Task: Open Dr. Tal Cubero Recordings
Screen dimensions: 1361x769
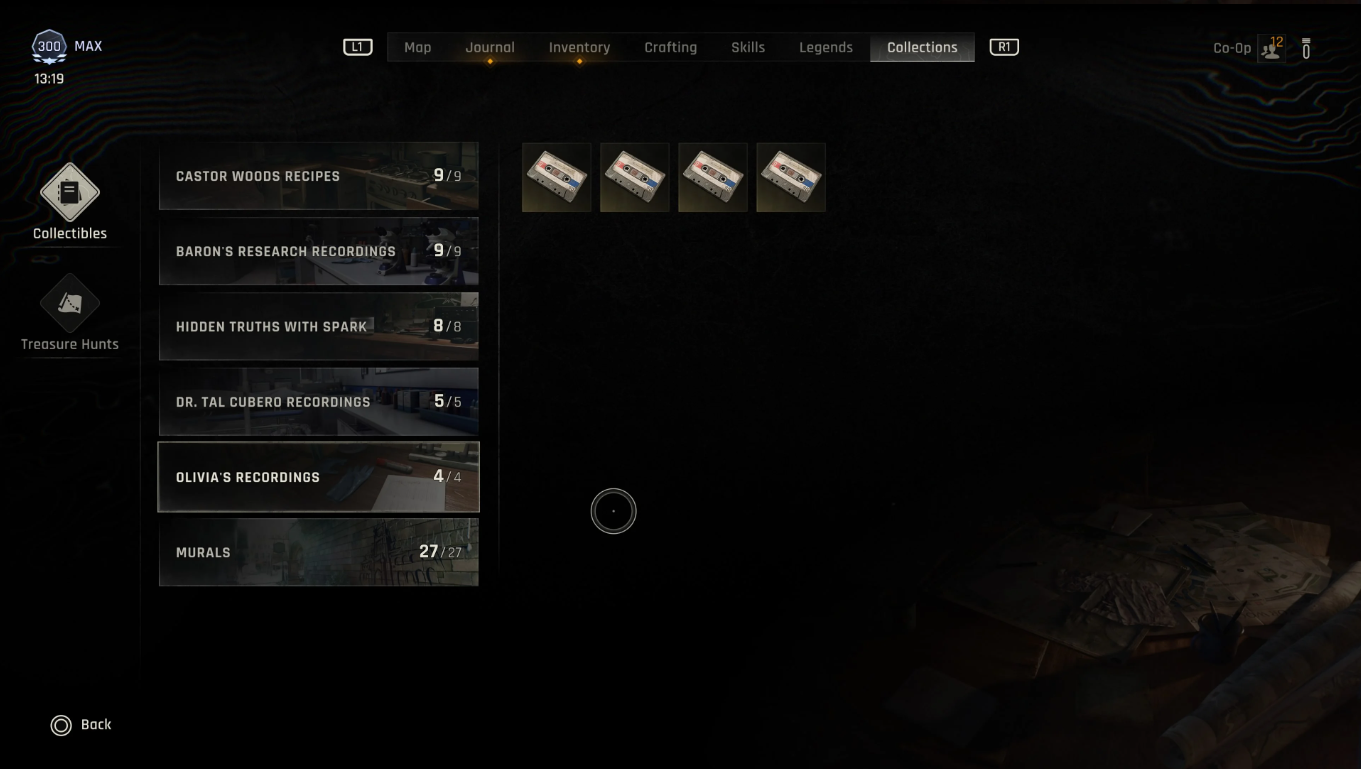Action: [x=318, y=402]
